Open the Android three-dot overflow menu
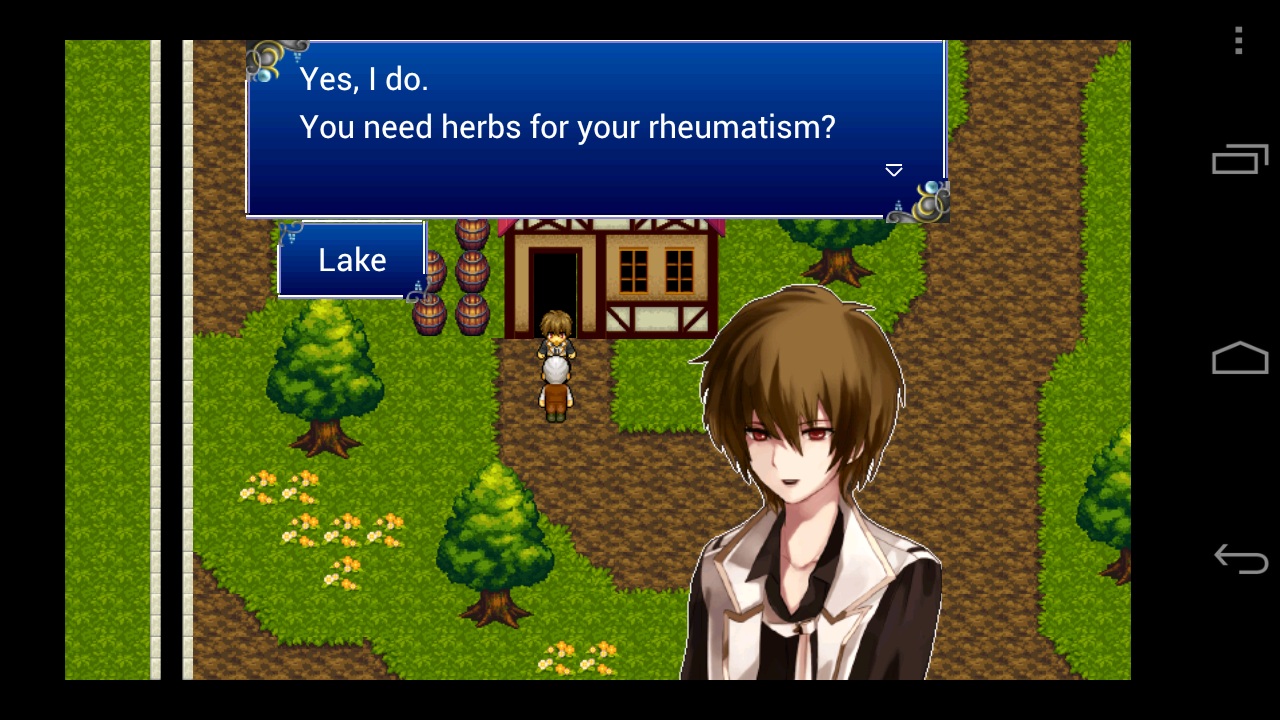Image resolution: width=1280 pixels, height=720 pixels. click(x=1239, y=41)
